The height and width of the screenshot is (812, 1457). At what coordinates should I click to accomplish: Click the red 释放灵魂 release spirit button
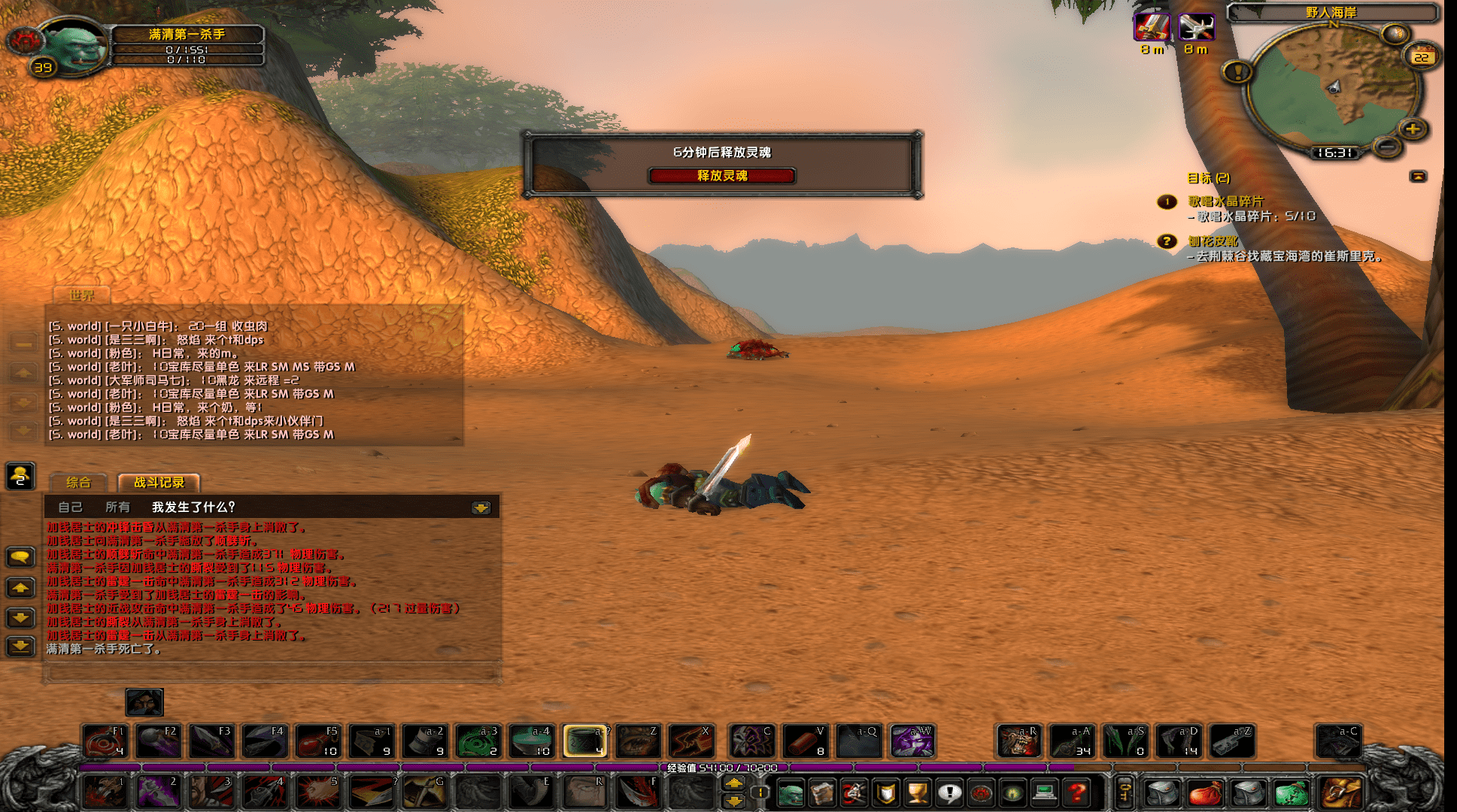point(721,176)
